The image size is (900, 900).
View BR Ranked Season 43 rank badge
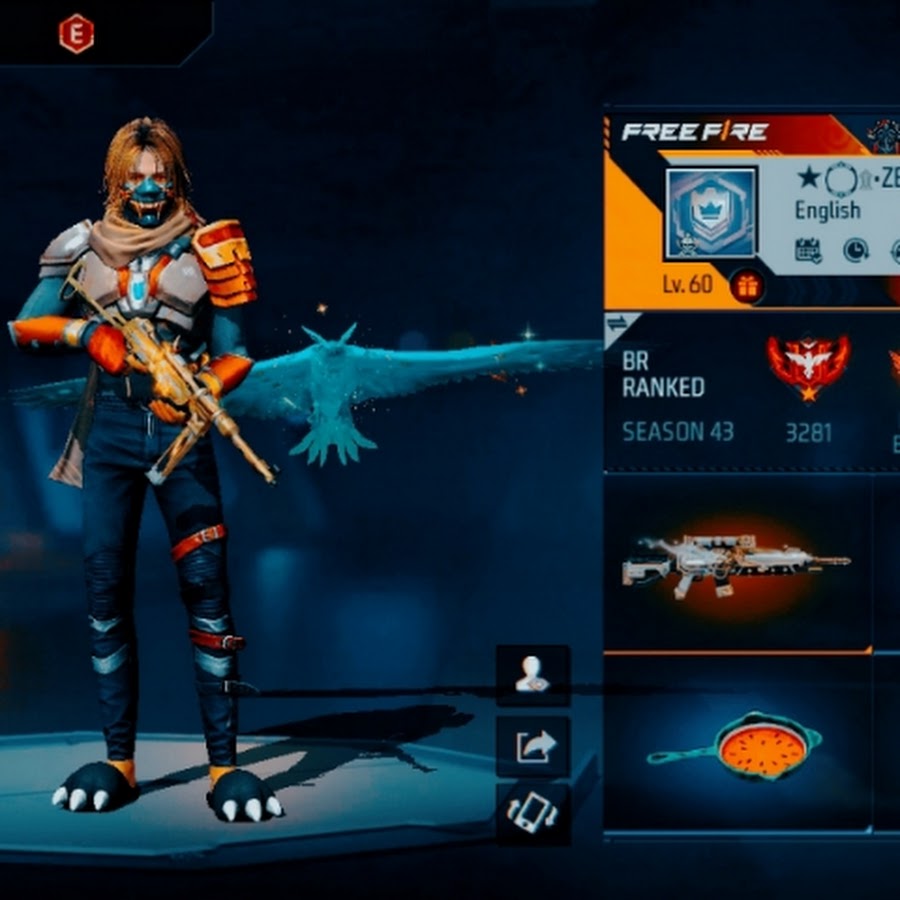tap(808, 366)
